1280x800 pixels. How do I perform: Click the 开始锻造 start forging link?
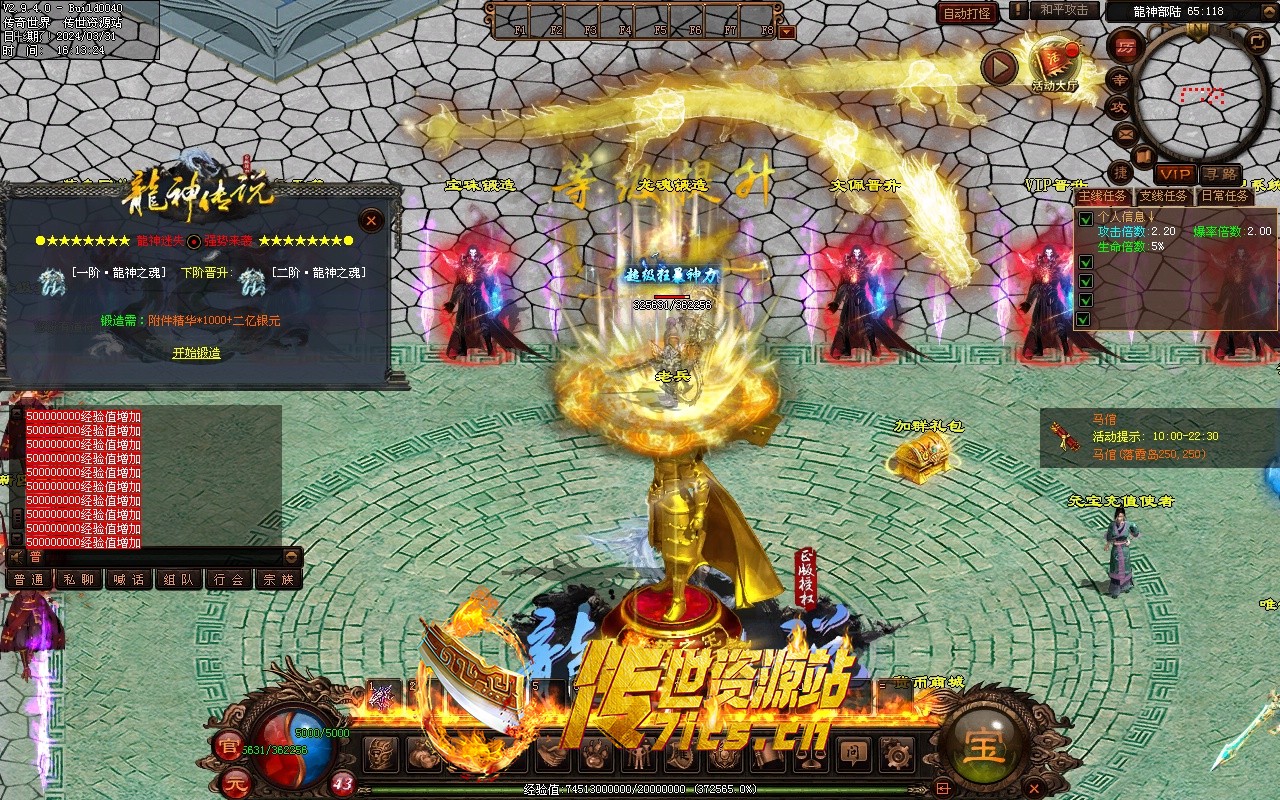(196, 353)
